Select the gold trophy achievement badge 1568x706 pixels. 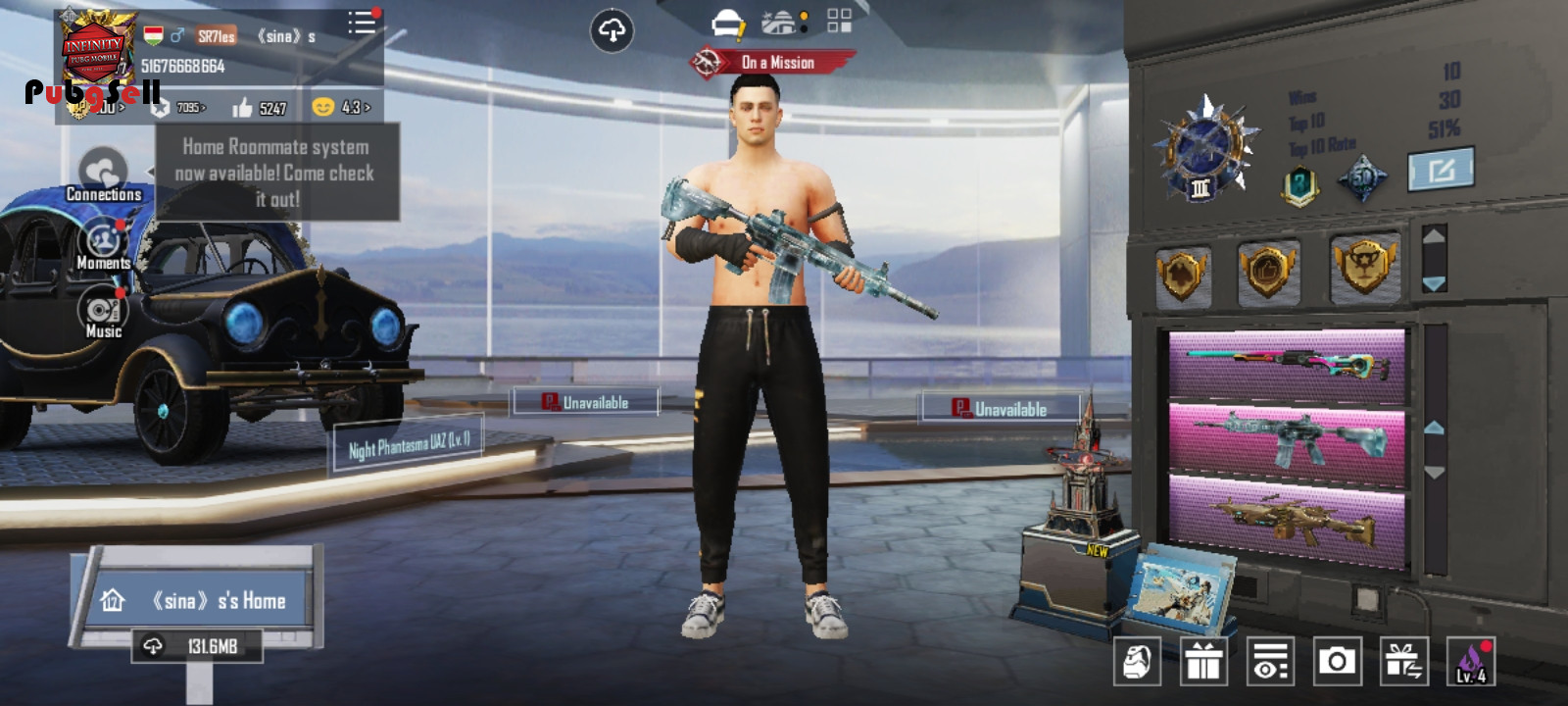1364,266
